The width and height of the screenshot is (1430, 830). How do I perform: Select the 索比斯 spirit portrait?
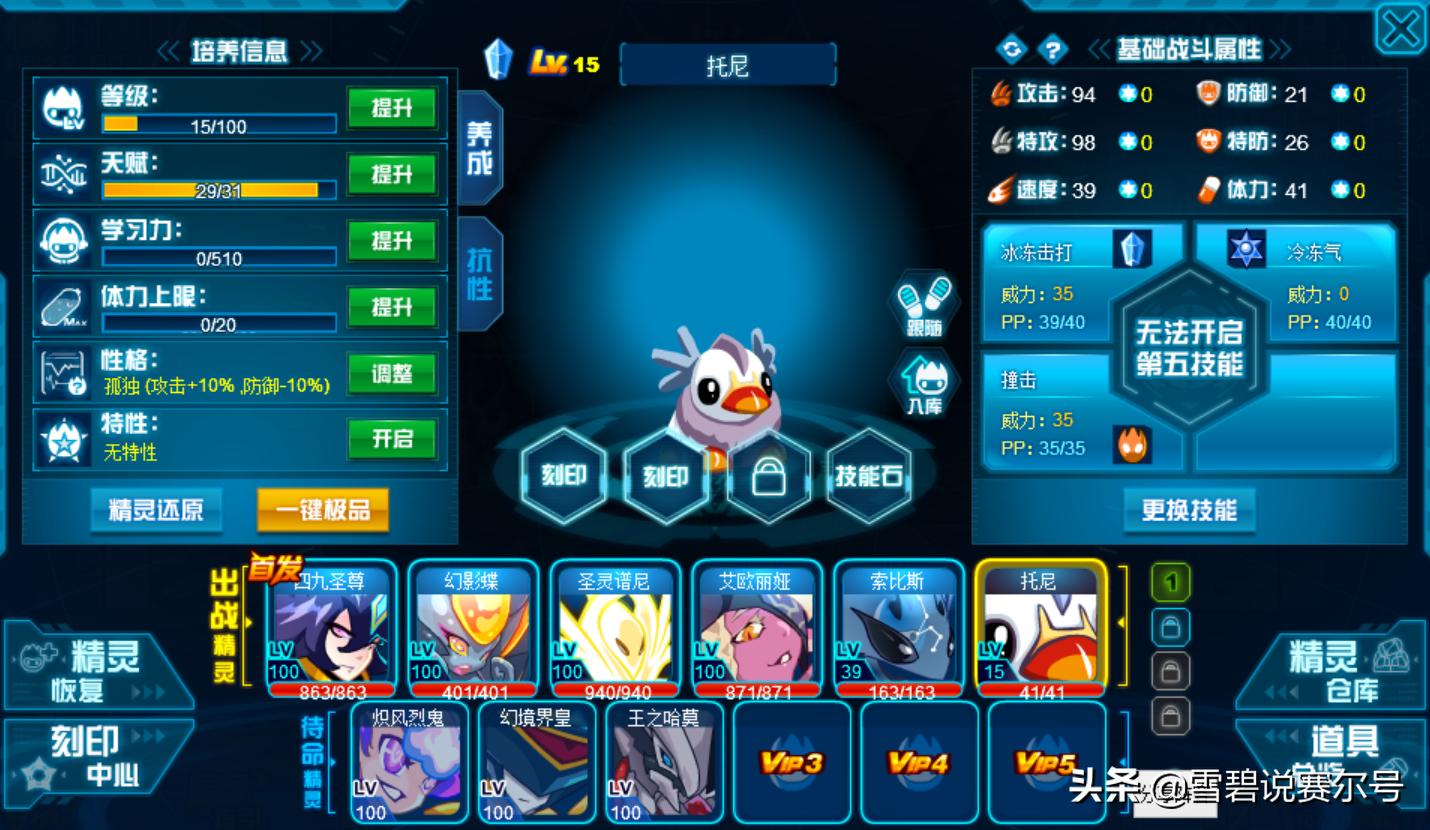[x=898, y=628]
